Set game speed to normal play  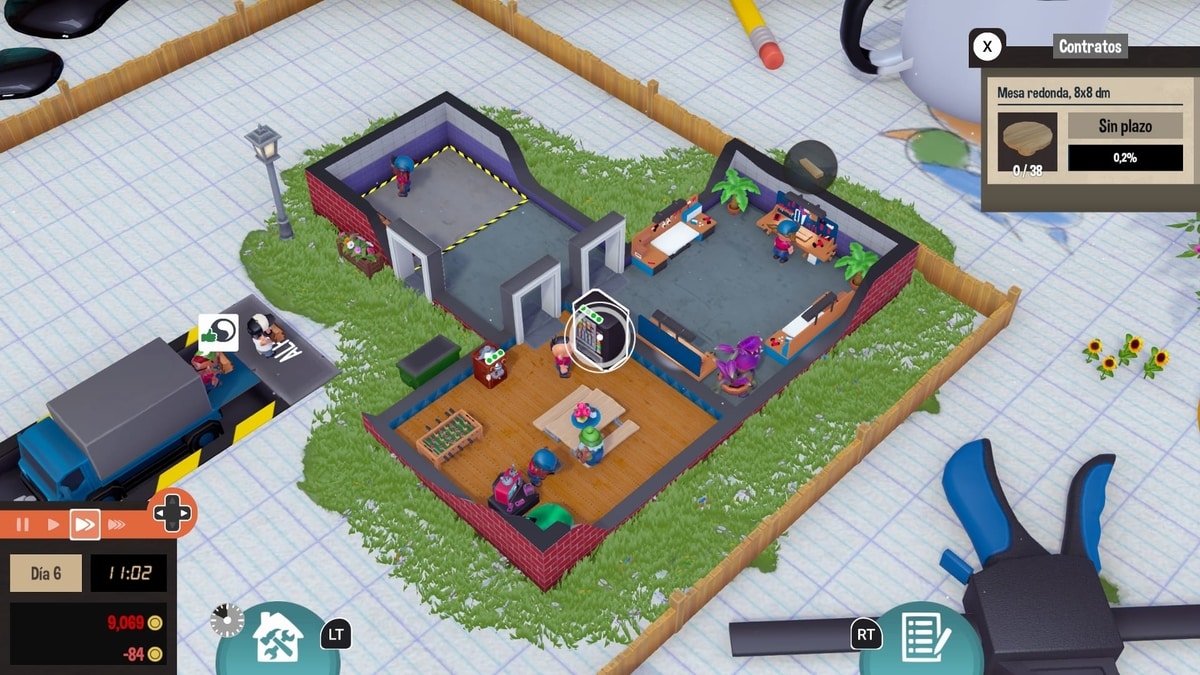coord(53,524)
